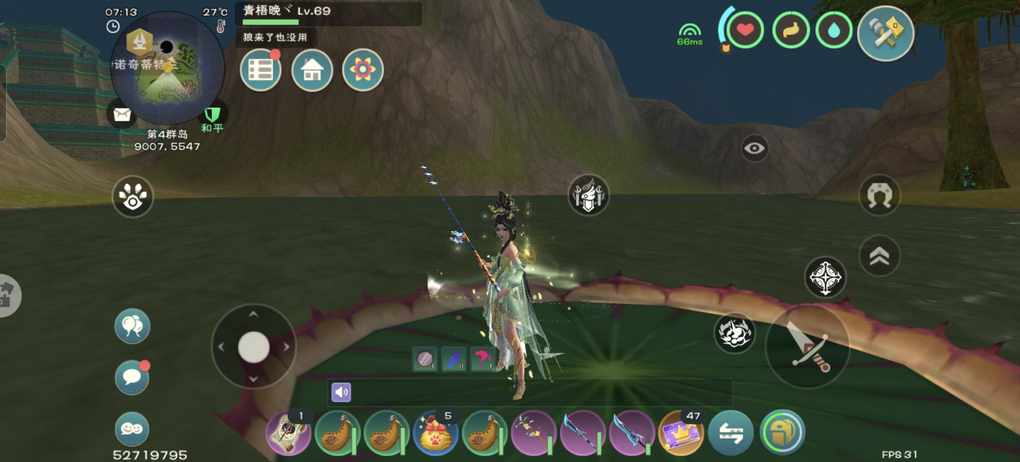Tap the eye view button
1020x462 pixels.
pyautogui.click(x=755, y=149)
